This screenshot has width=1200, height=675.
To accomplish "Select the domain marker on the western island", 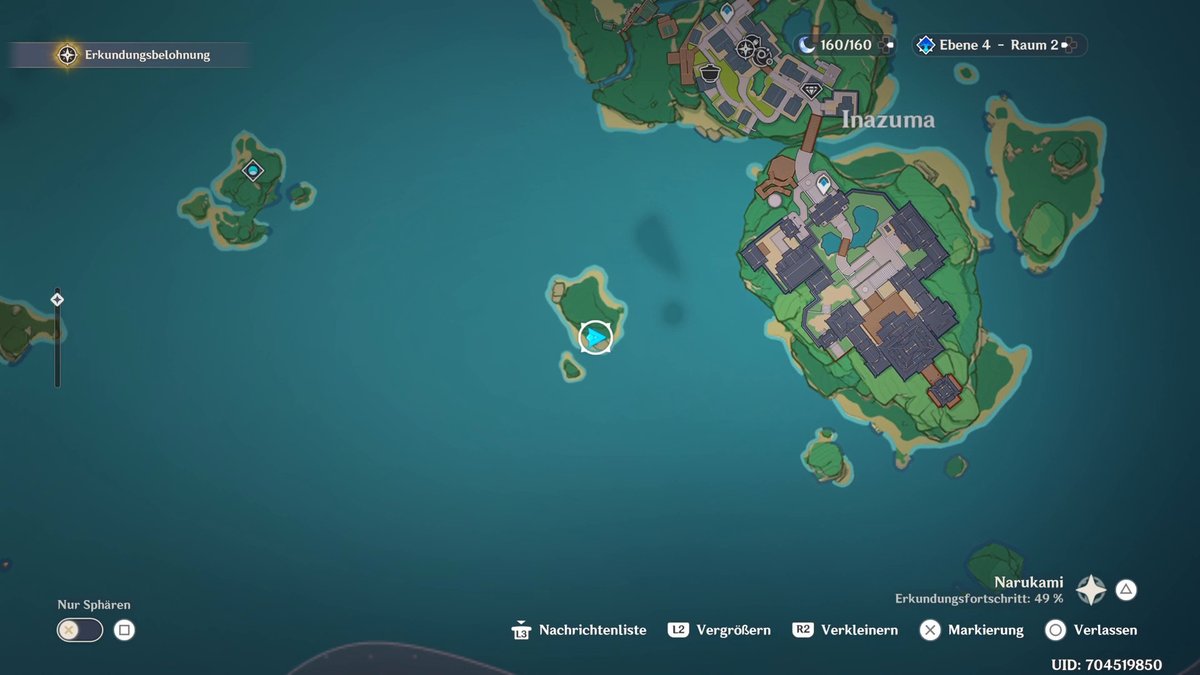I will click(x=253, y=171).
